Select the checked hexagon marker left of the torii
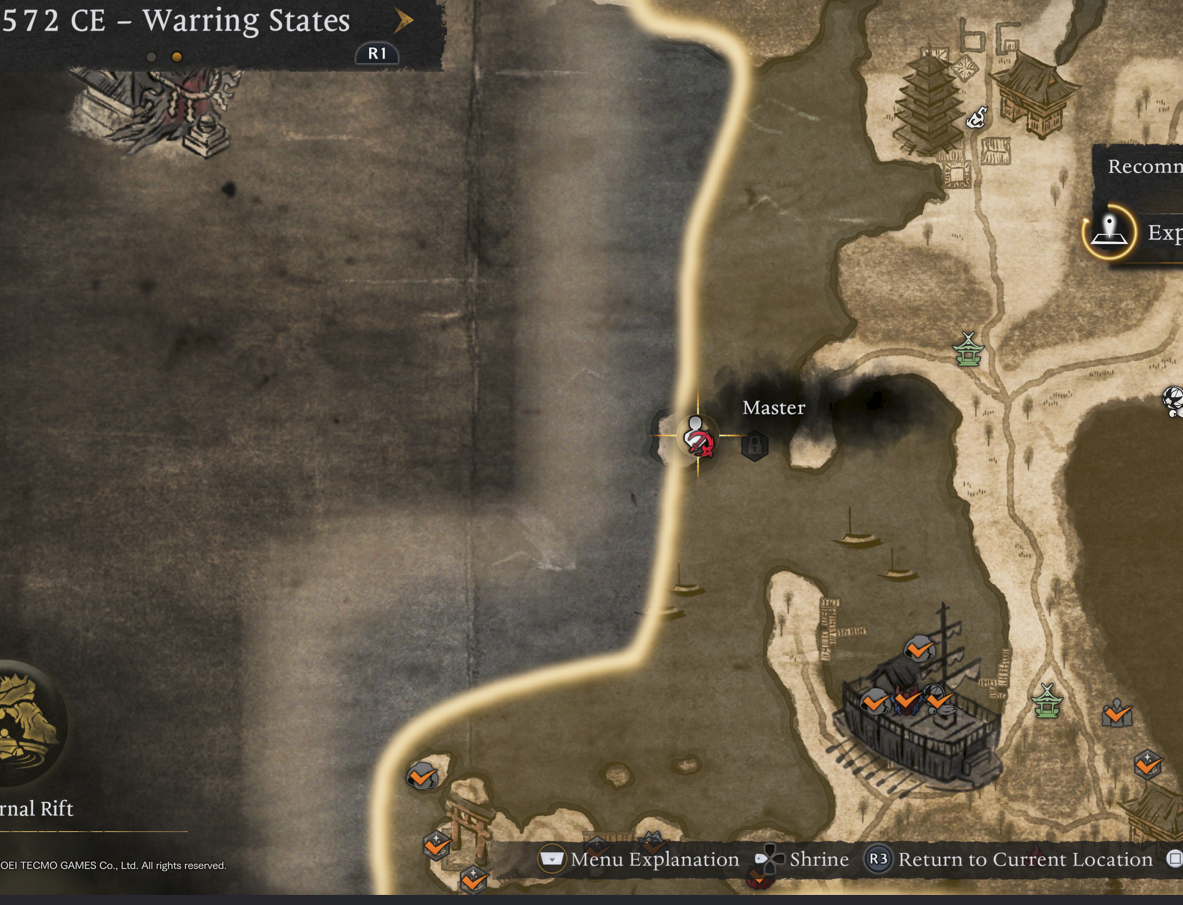The height and width of the screenshot is (905, 1183). tap(436, 846)
